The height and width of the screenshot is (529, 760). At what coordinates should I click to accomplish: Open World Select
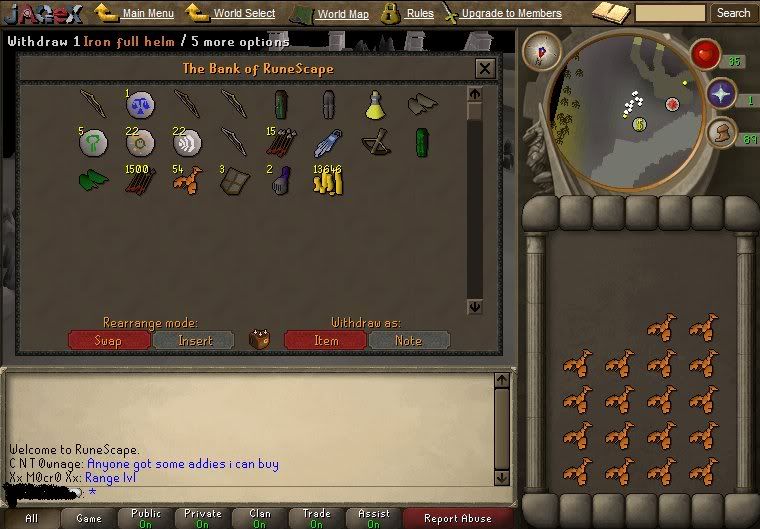[243, 14]
